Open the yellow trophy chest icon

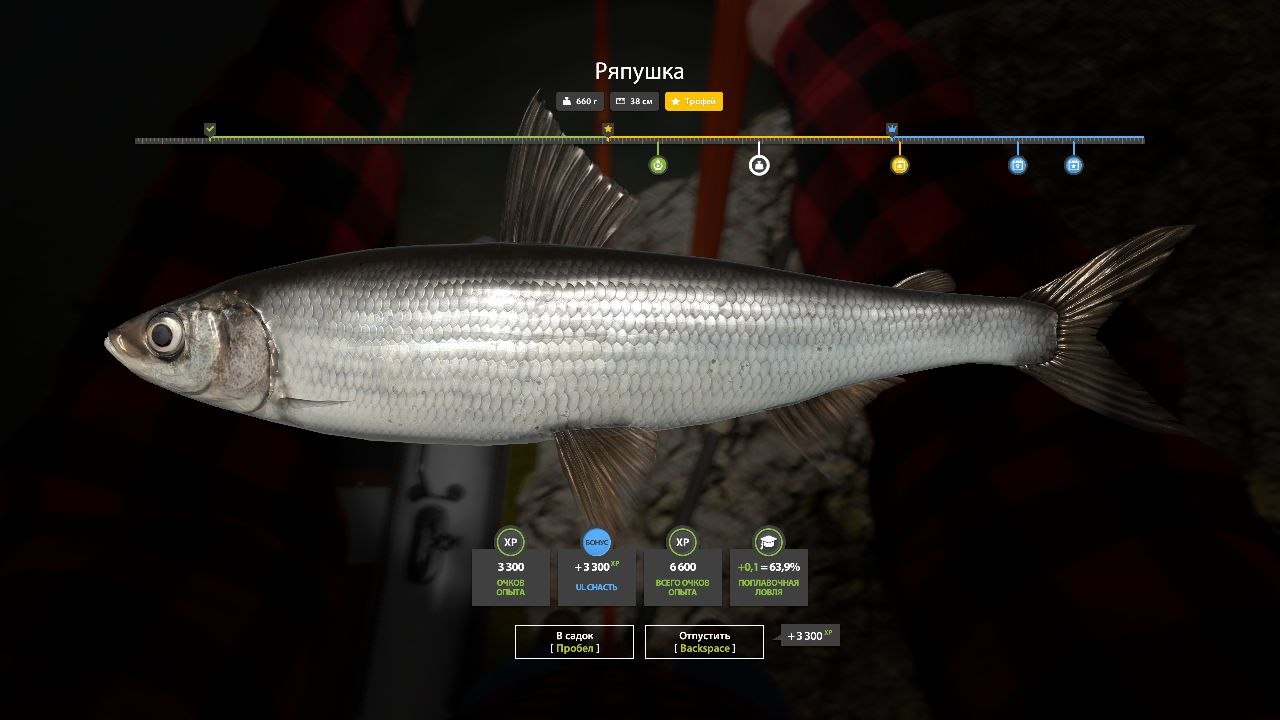[898, 165]
